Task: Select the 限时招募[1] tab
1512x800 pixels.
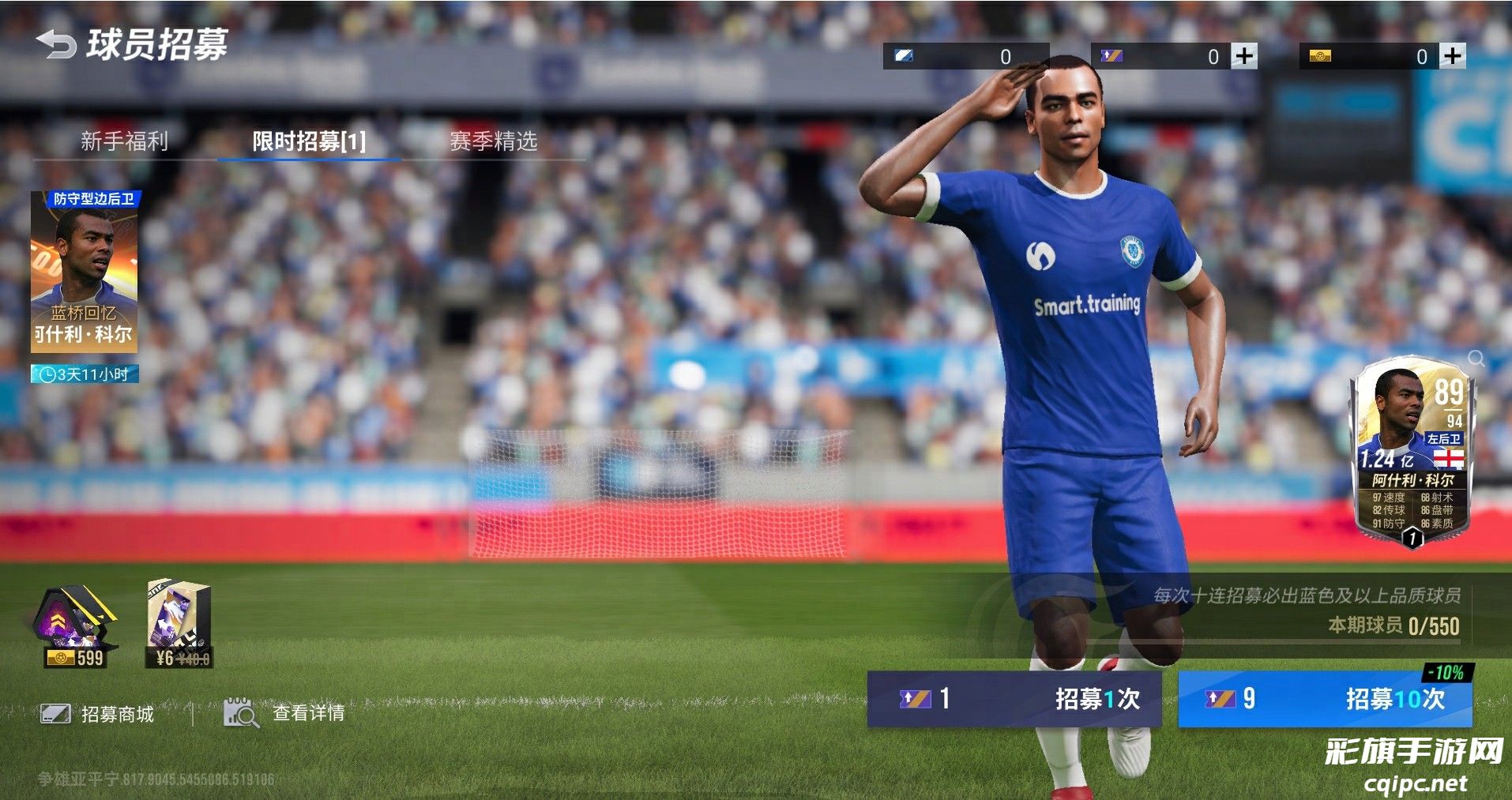Action: tap(309, 141)
